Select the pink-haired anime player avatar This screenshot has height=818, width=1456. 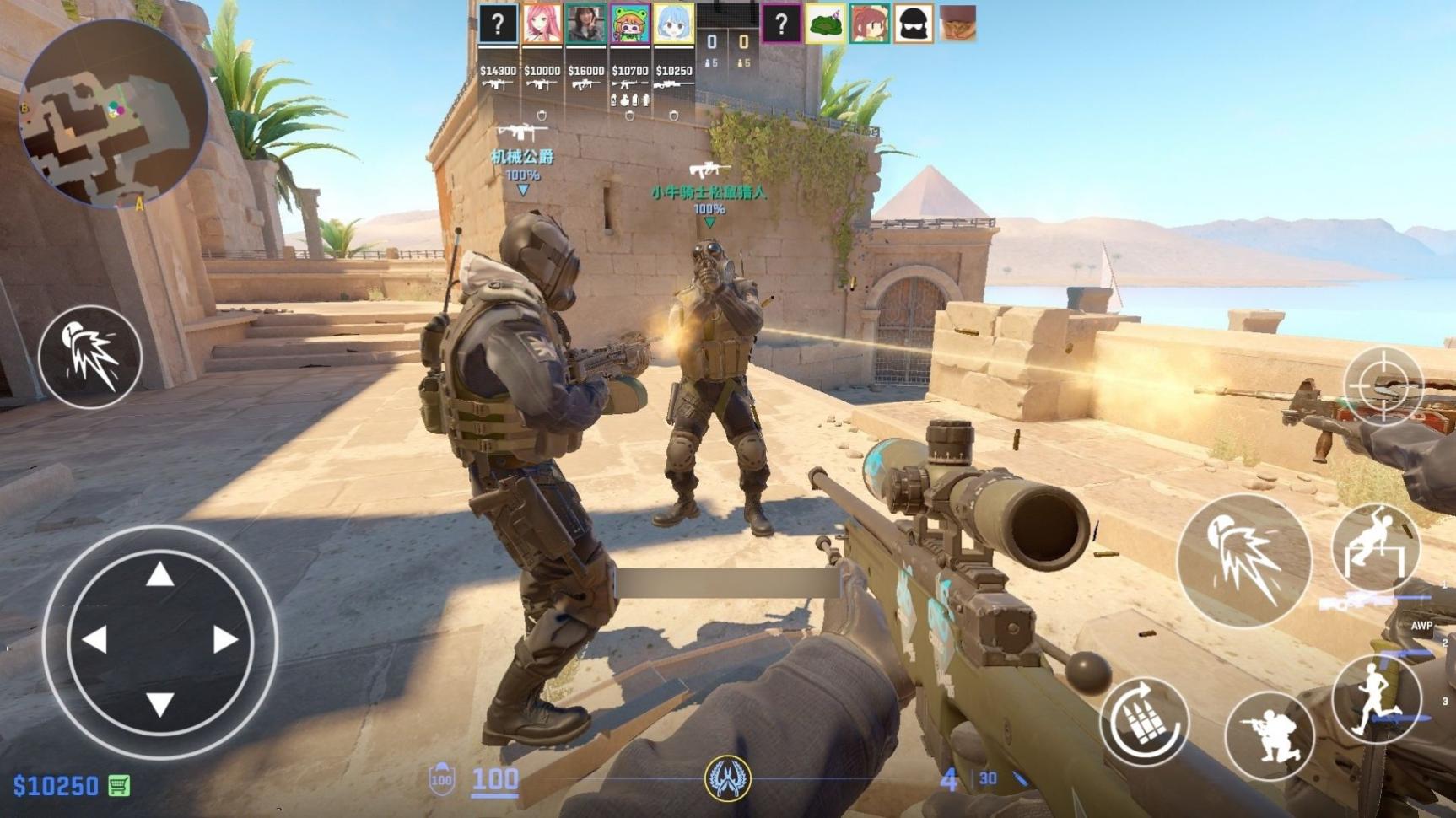point(542,24)
